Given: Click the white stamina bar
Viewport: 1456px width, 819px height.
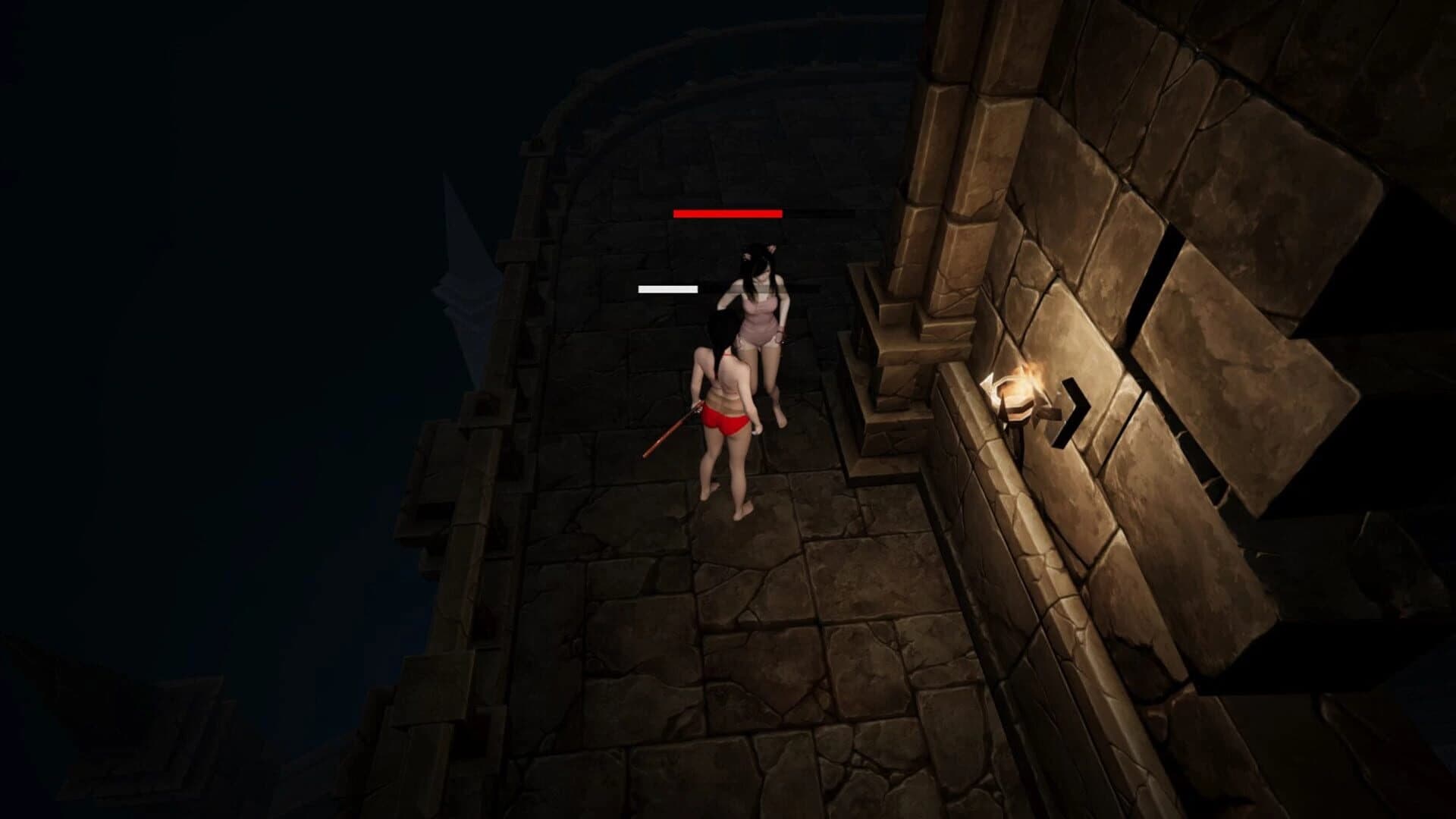Looking at the screenshot, I should pyautogui.click(x=670, y=288).
